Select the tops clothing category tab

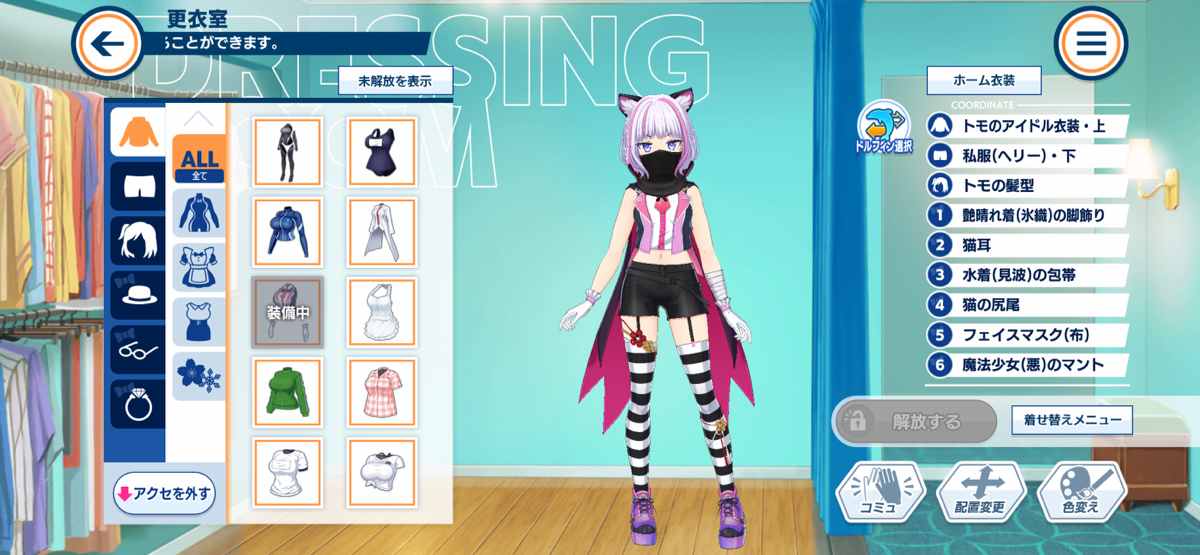[137, 132]
